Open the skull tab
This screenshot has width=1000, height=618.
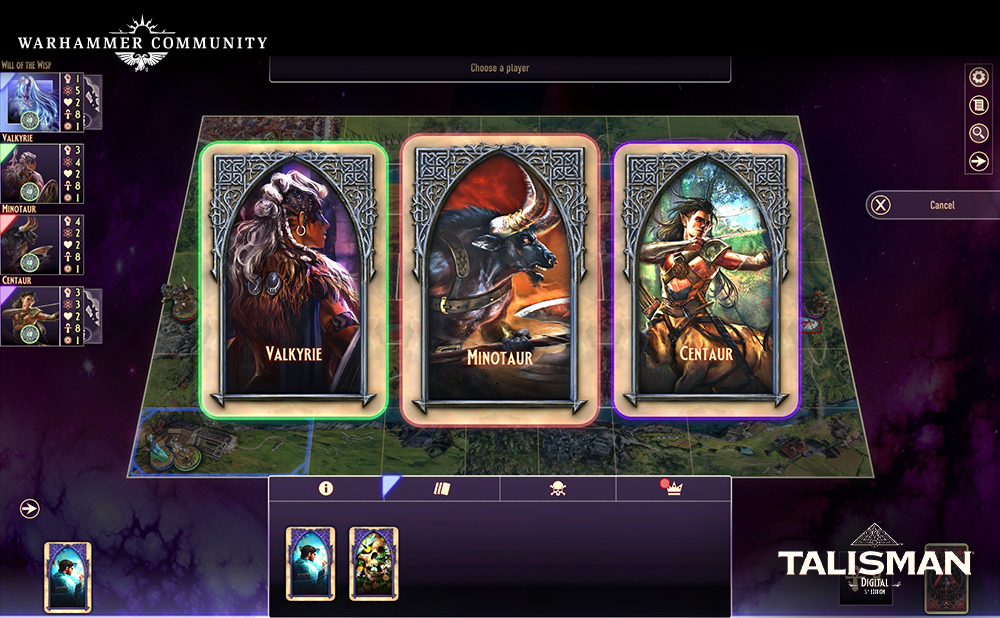coord(558,488)
